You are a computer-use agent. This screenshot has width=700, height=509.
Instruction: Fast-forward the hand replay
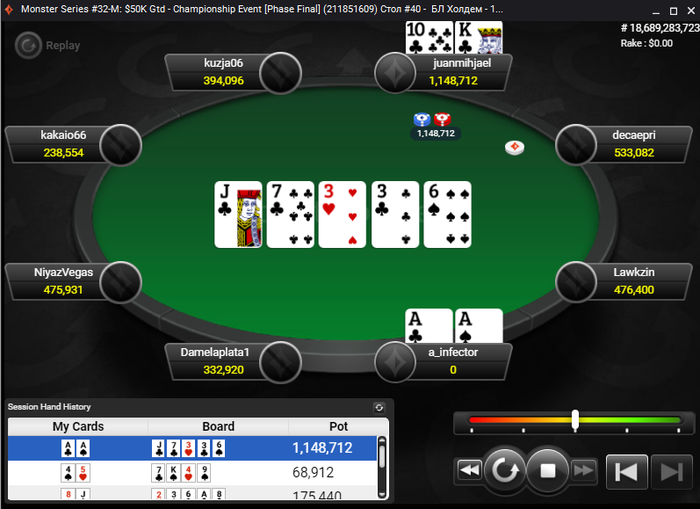click(x=585, y=470)
